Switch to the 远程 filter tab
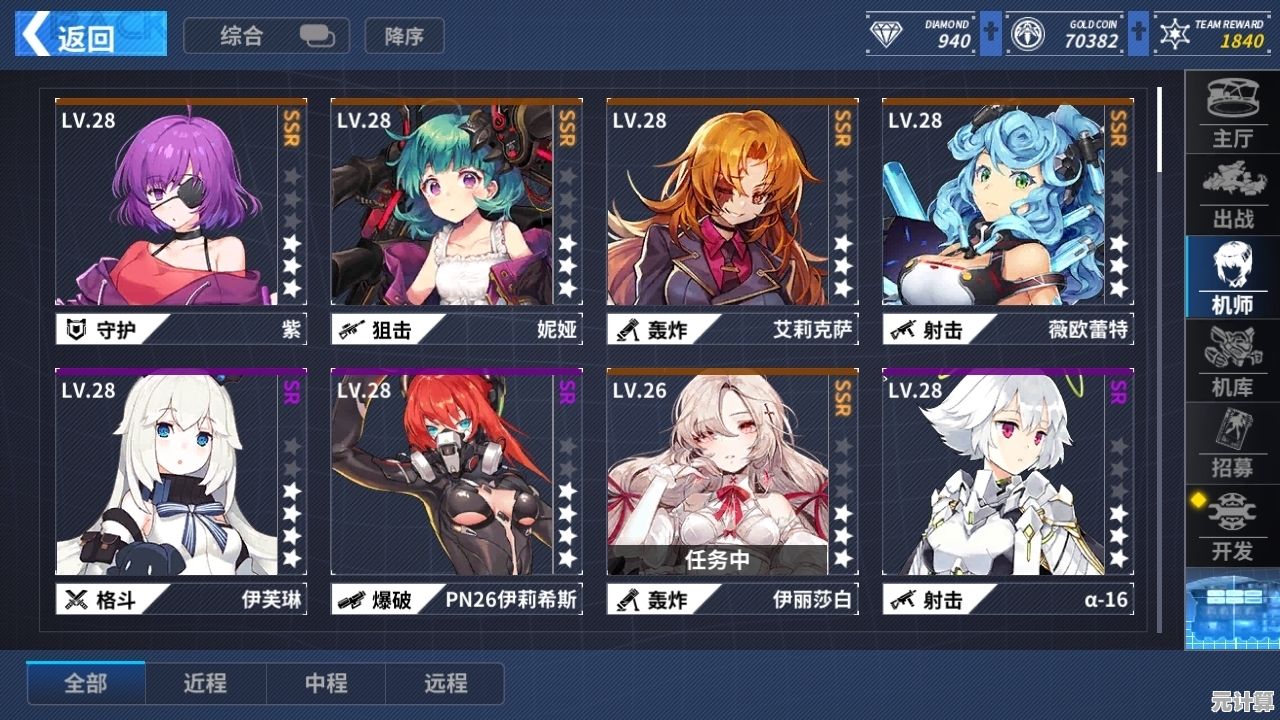The image size is (1280, 720). 445,683
